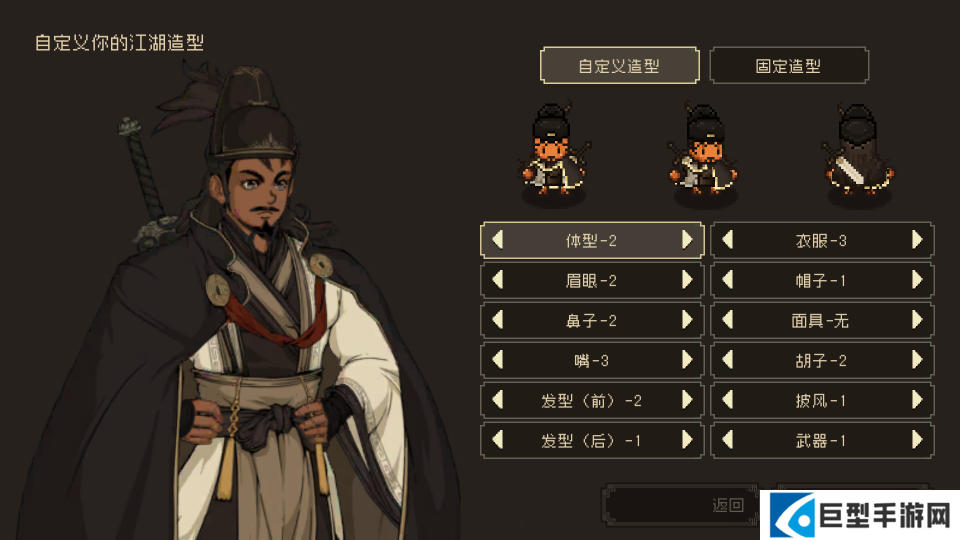
Task: Pick next 披风 cloak with right arrow
Action: pos(917,400)
